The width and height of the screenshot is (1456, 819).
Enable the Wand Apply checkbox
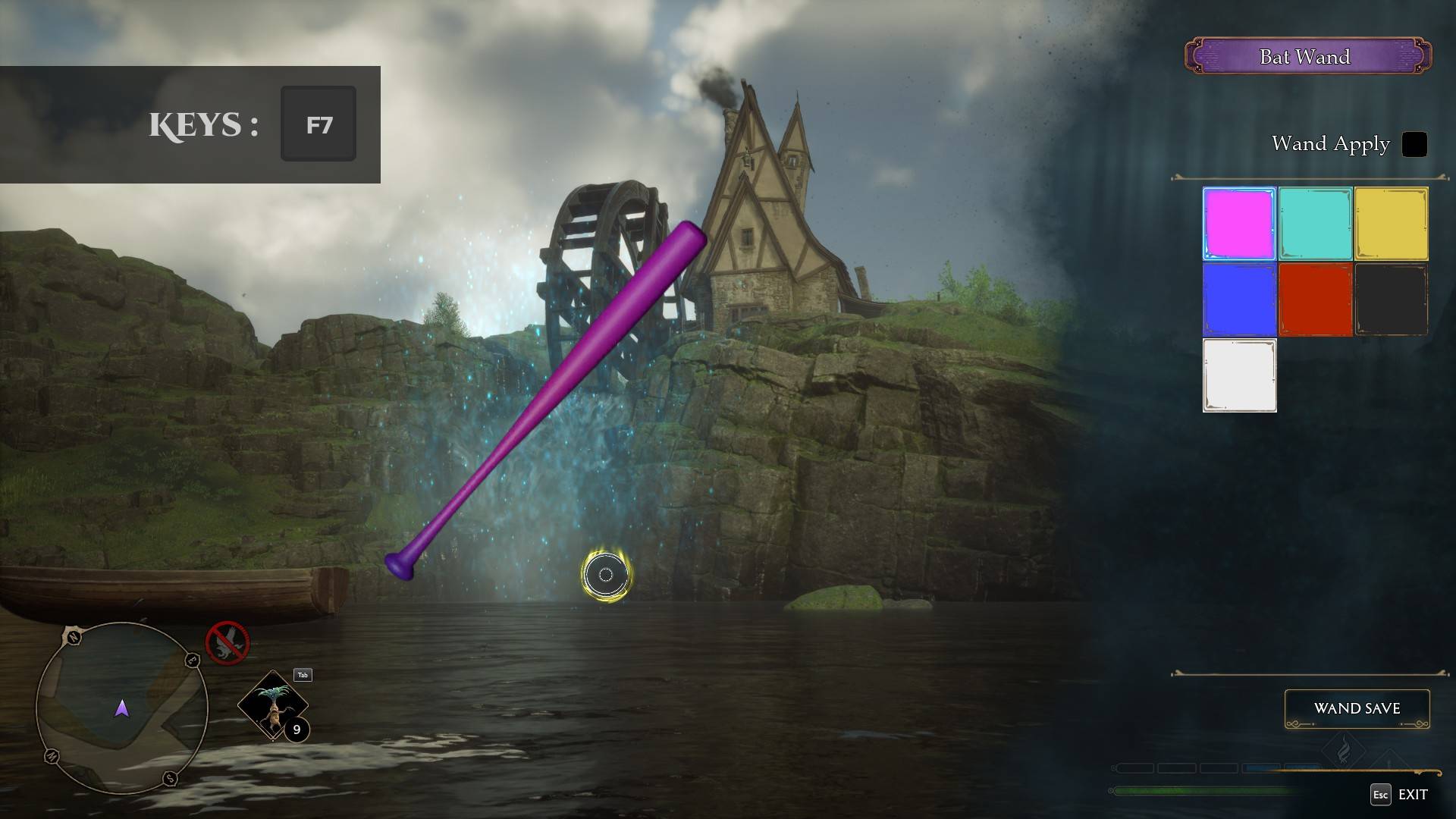click(1414, 144)
